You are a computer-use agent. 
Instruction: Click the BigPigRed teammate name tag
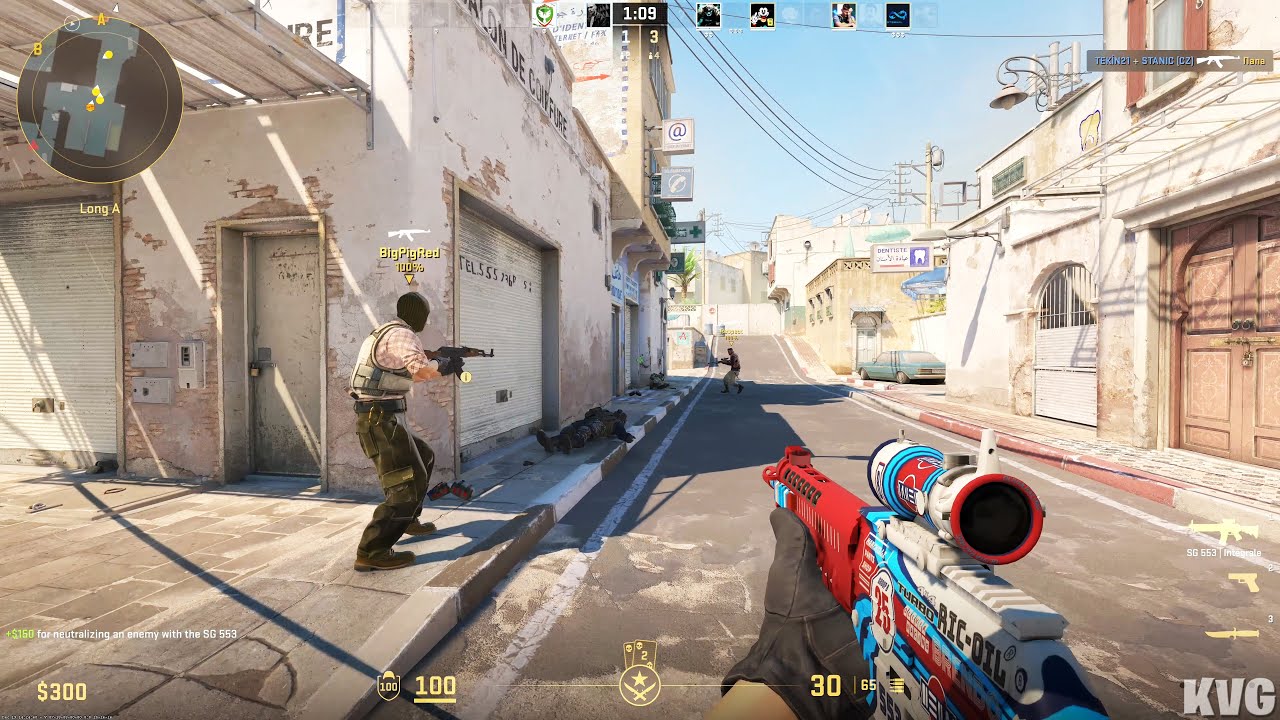(x=409, y=253)
